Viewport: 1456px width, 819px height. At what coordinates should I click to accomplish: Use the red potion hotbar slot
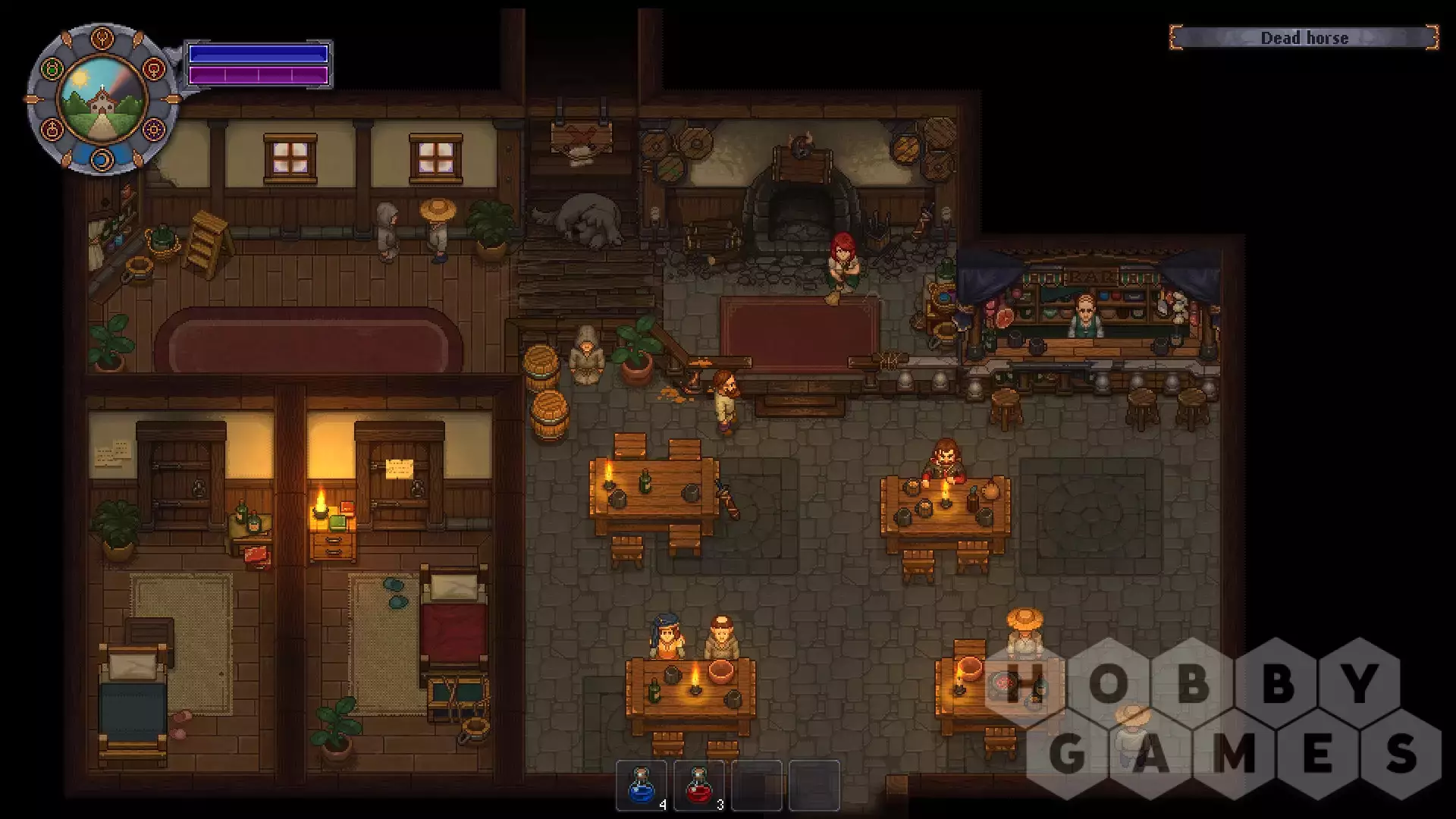coord(698,786)
